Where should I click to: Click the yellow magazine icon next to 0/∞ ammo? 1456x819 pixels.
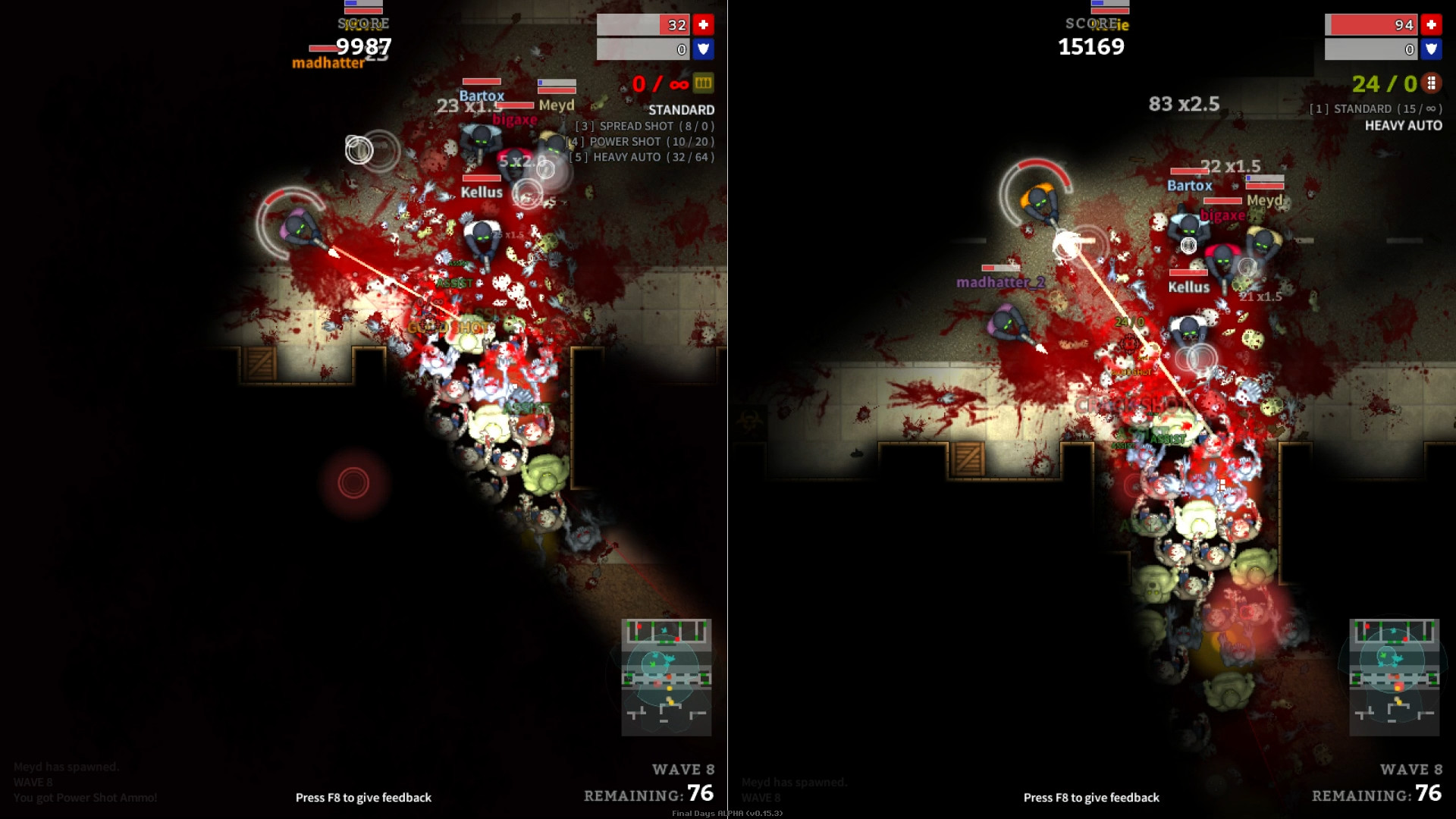coord(704,83)
